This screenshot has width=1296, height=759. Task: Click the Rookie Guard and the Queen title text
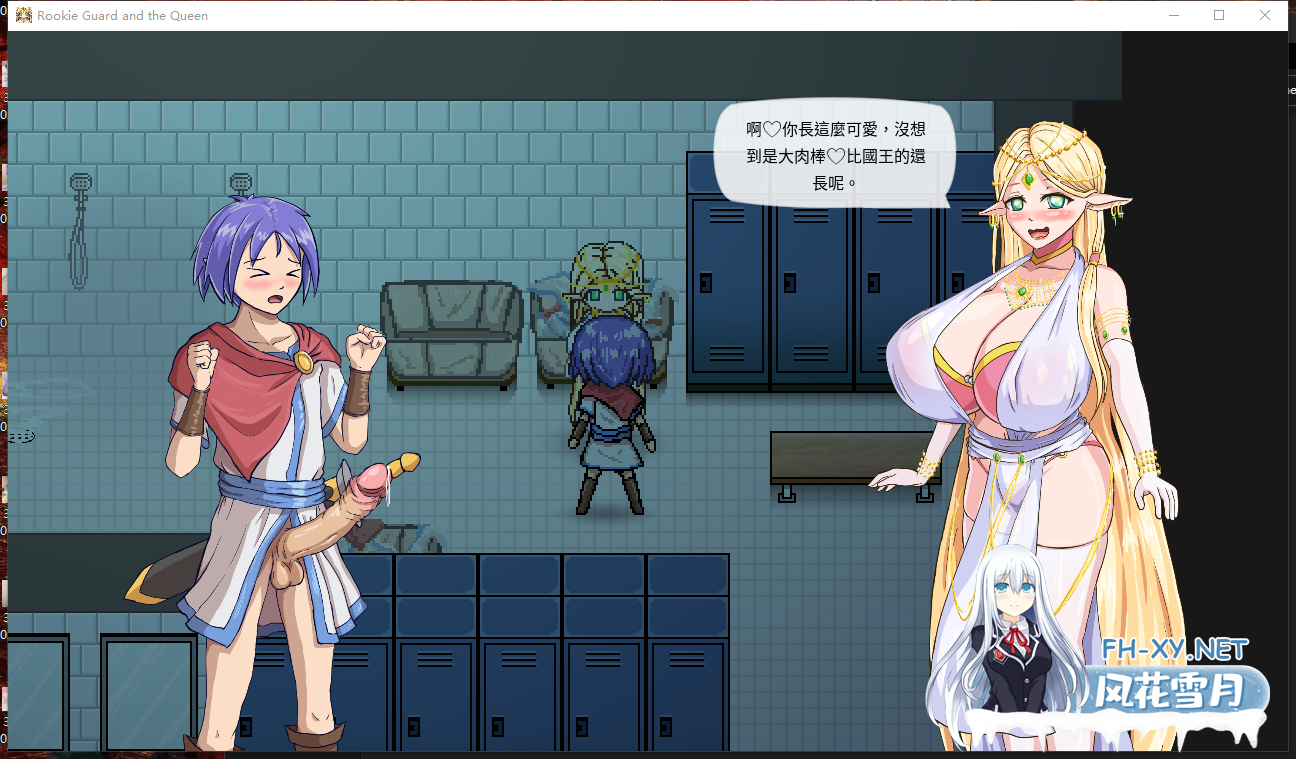point(122,15)
